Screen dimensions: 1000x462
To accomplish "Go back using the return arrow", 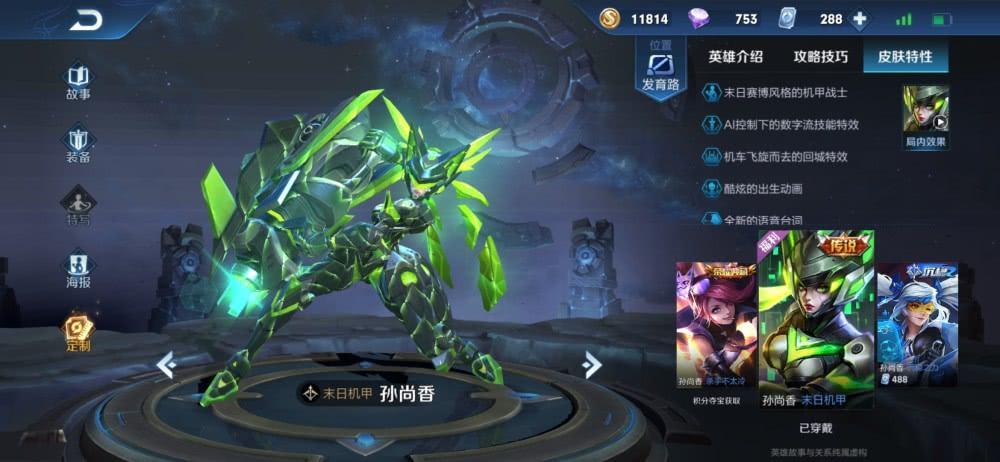I will 87,18.
